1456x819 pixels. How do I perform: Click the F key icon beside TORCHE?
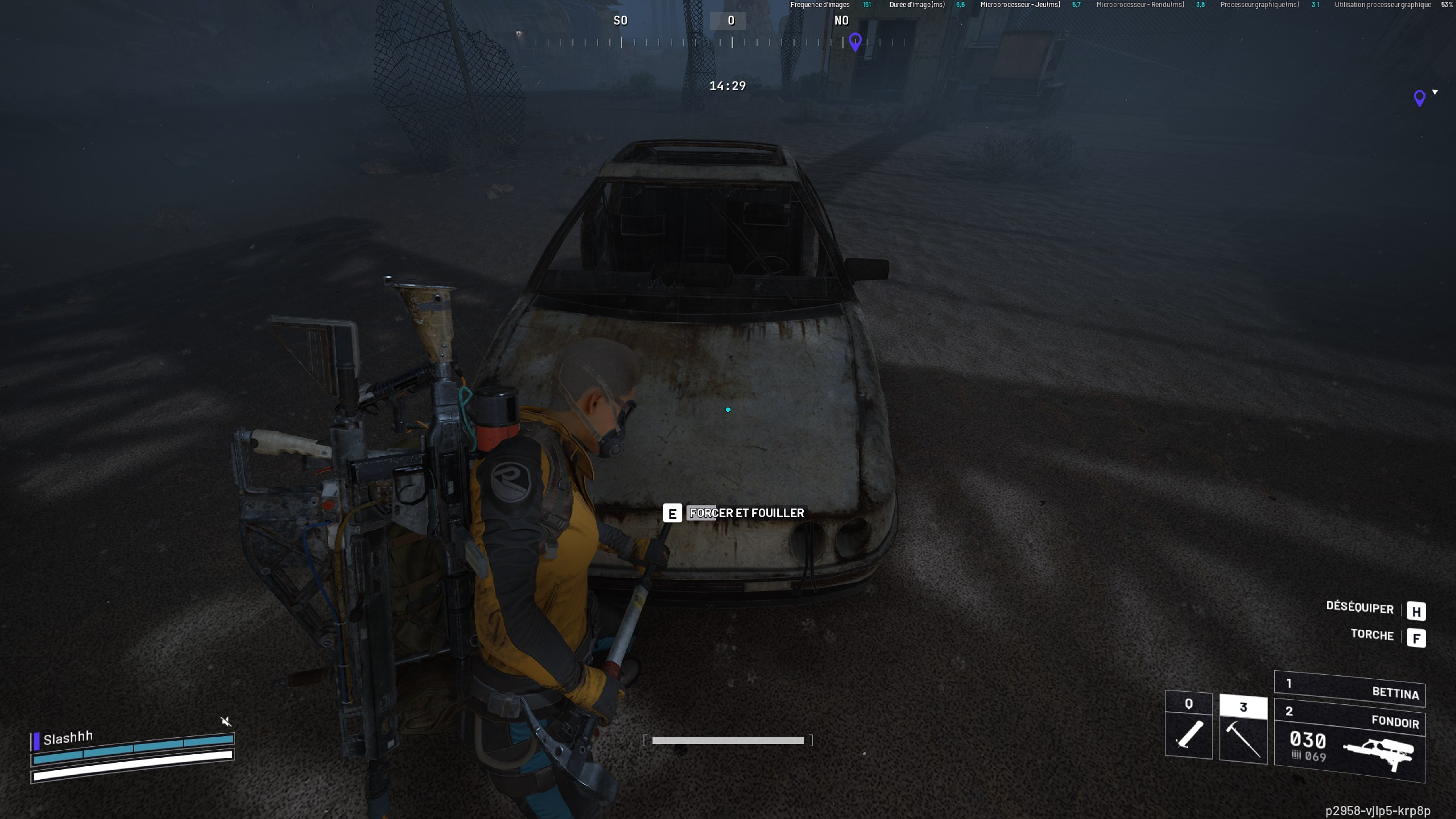1416,638
